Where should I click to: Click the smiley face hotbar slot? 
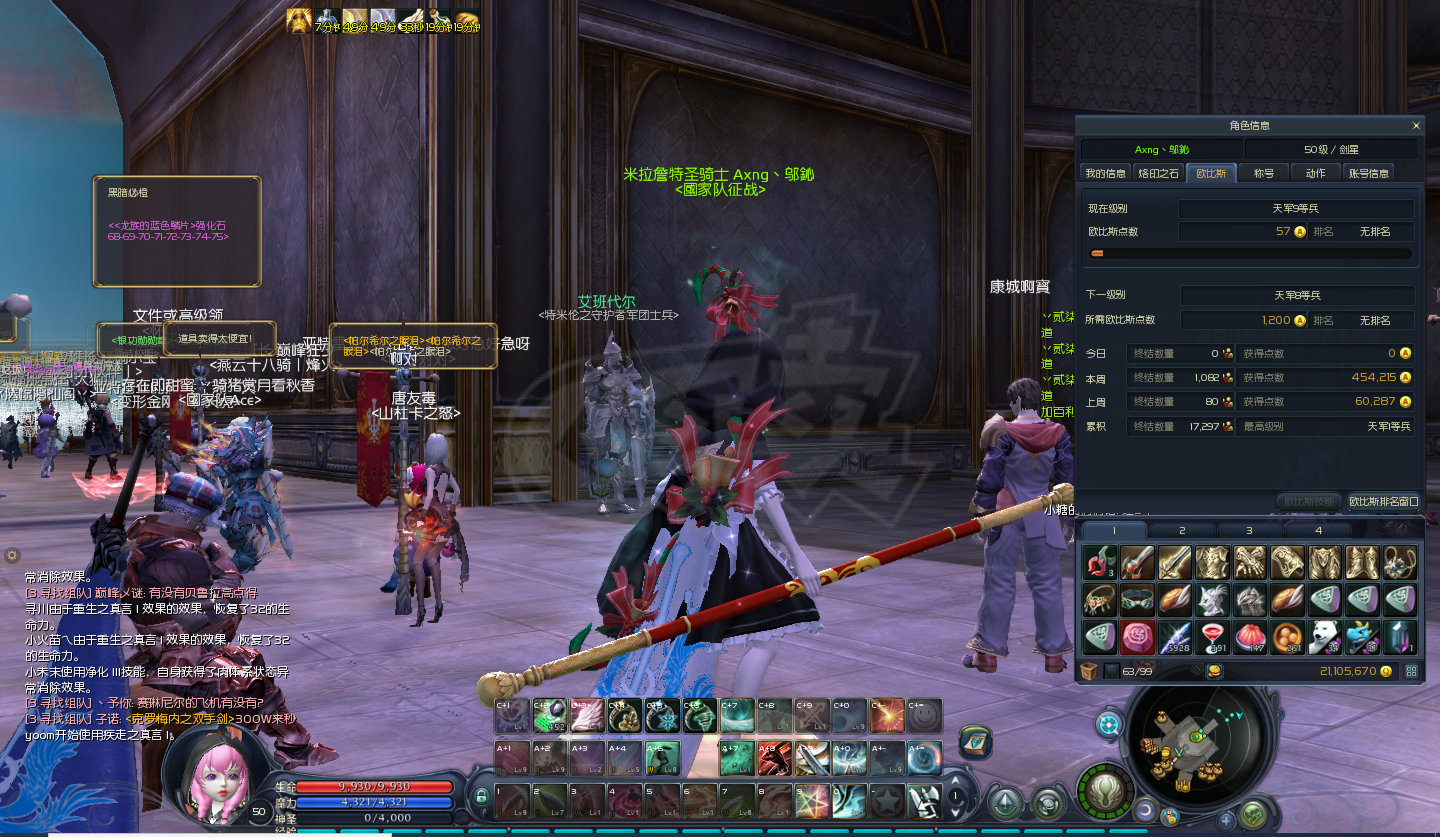[x=923, y=715]
